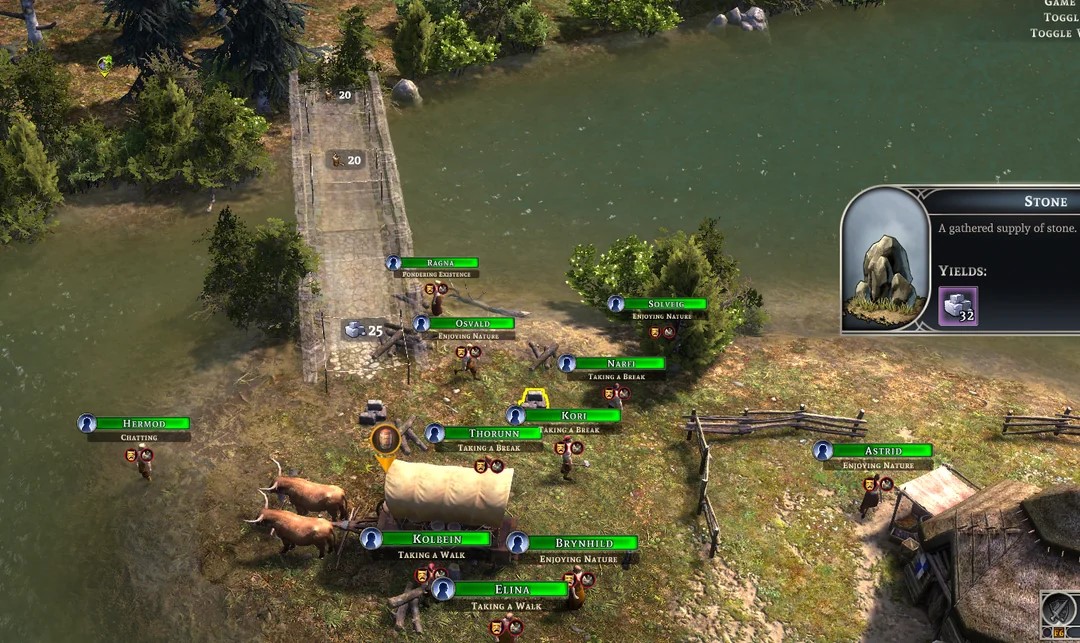Choose villager Narfi by his nameplate
1080x643 pixels.
click(x=620, y=364)
